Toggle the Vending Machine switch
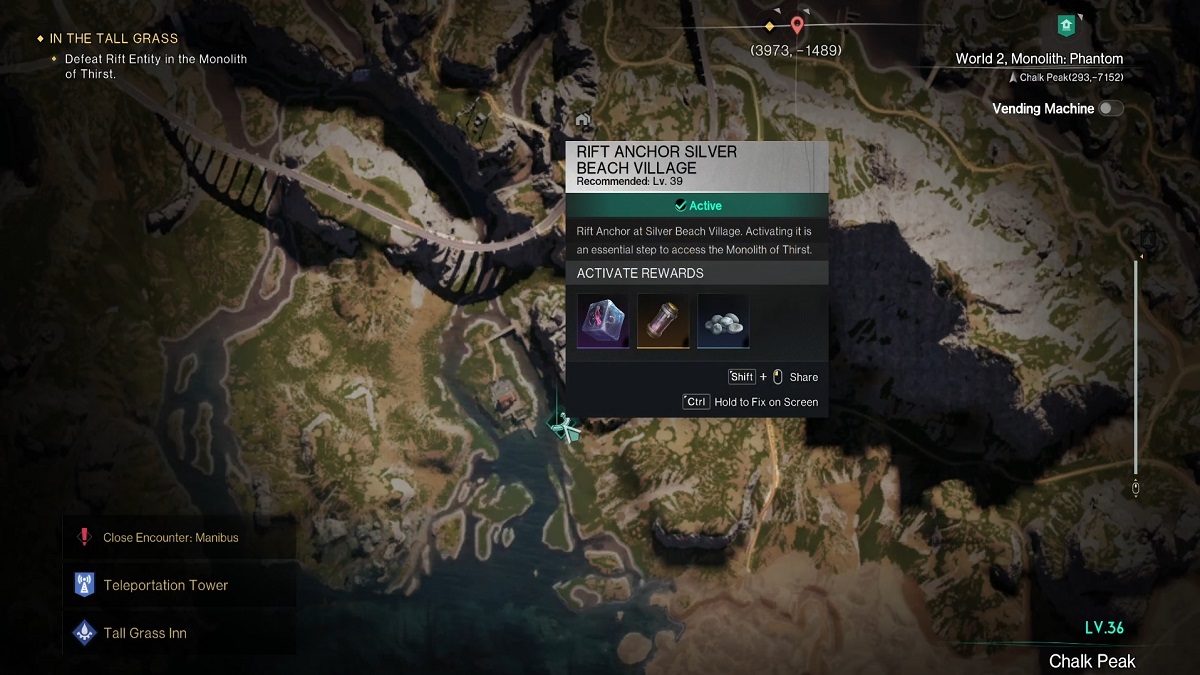Viewport: 1200px width, 675px height. pos(1110,109)
